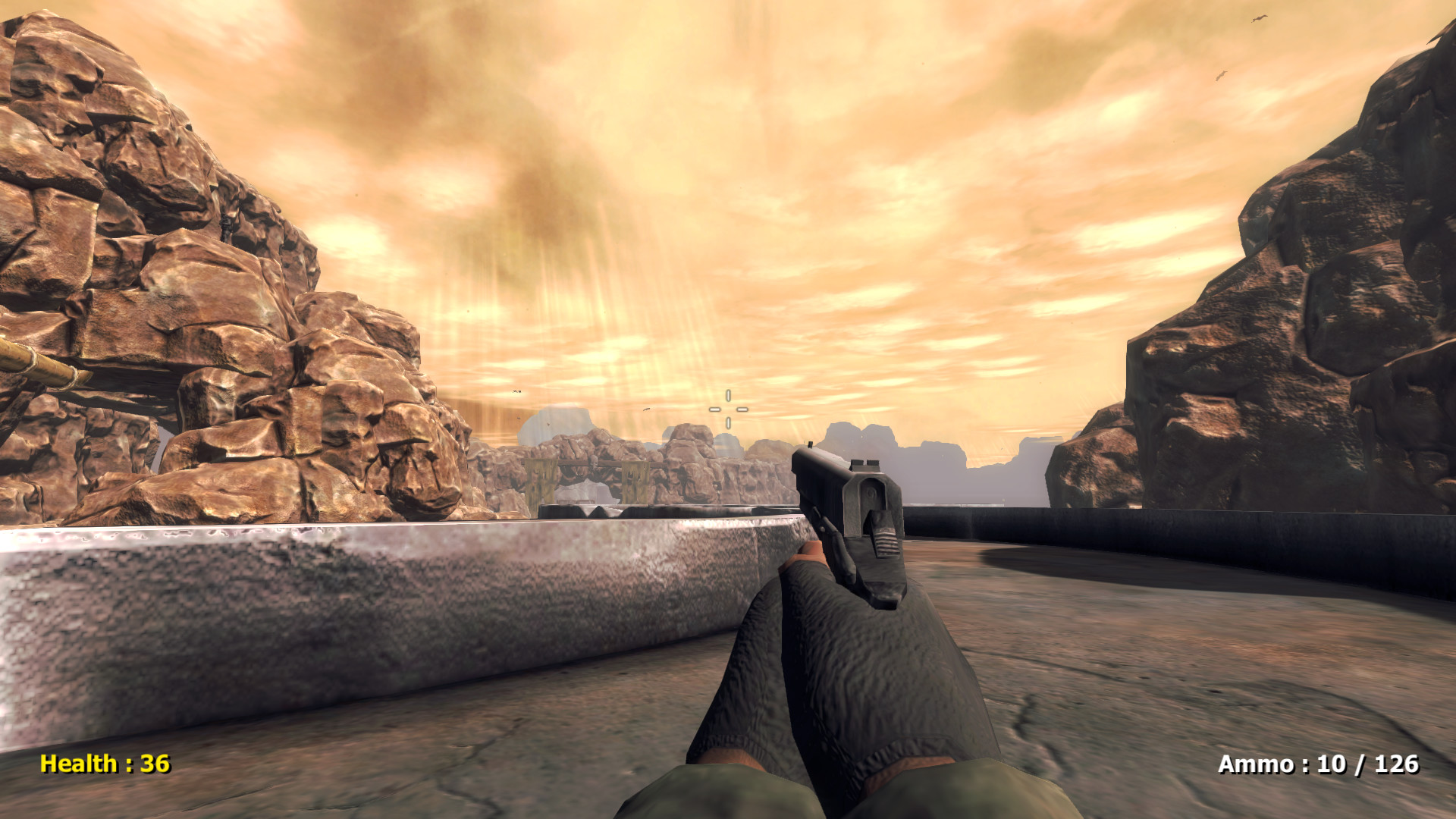Click the figure standing on the left ridge
The width and height of the screenshot is (1456, 819).
click(226, 223)
